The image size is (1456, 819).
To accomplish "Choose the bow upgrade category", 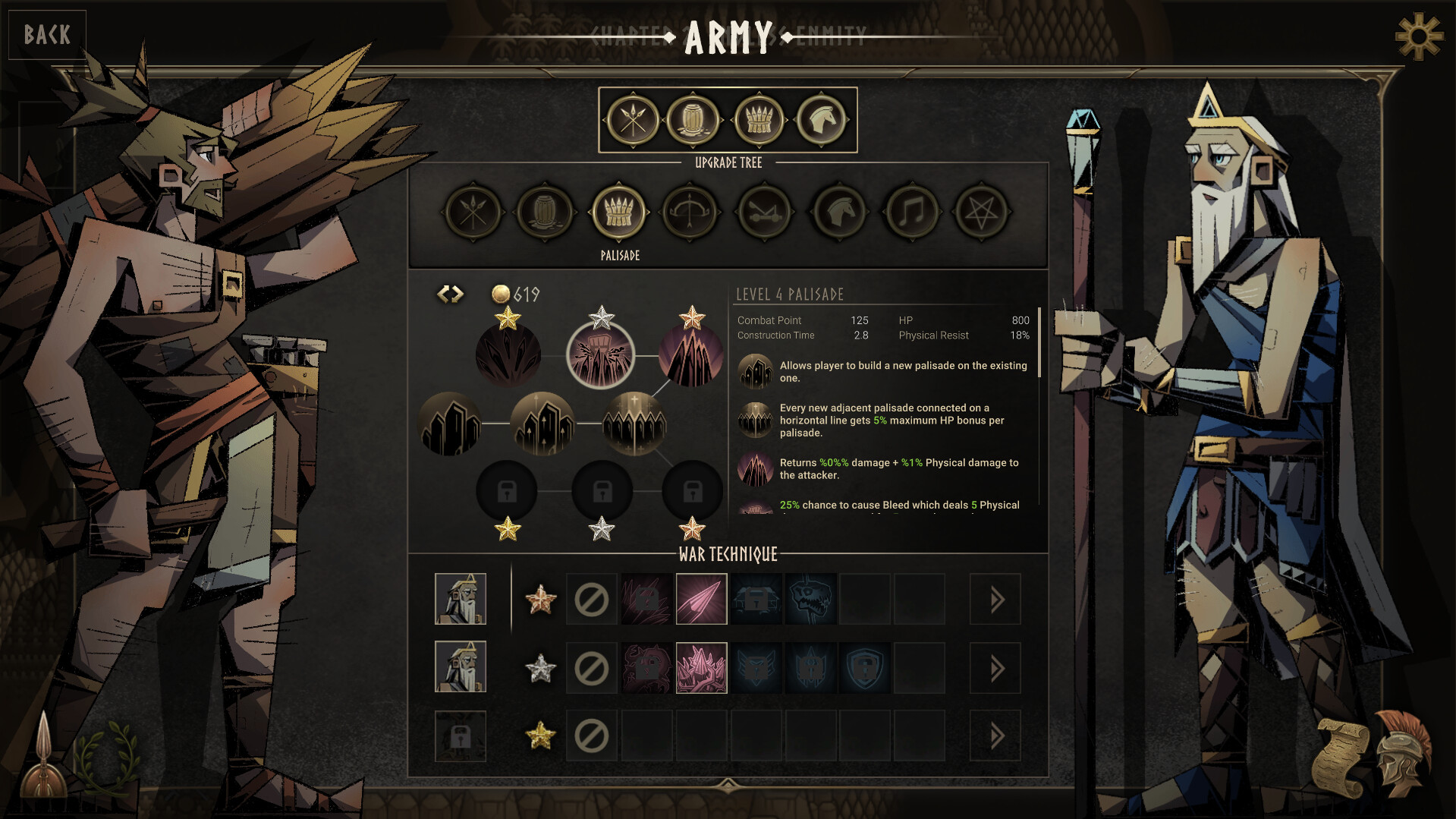I will [x=690, y=213].
